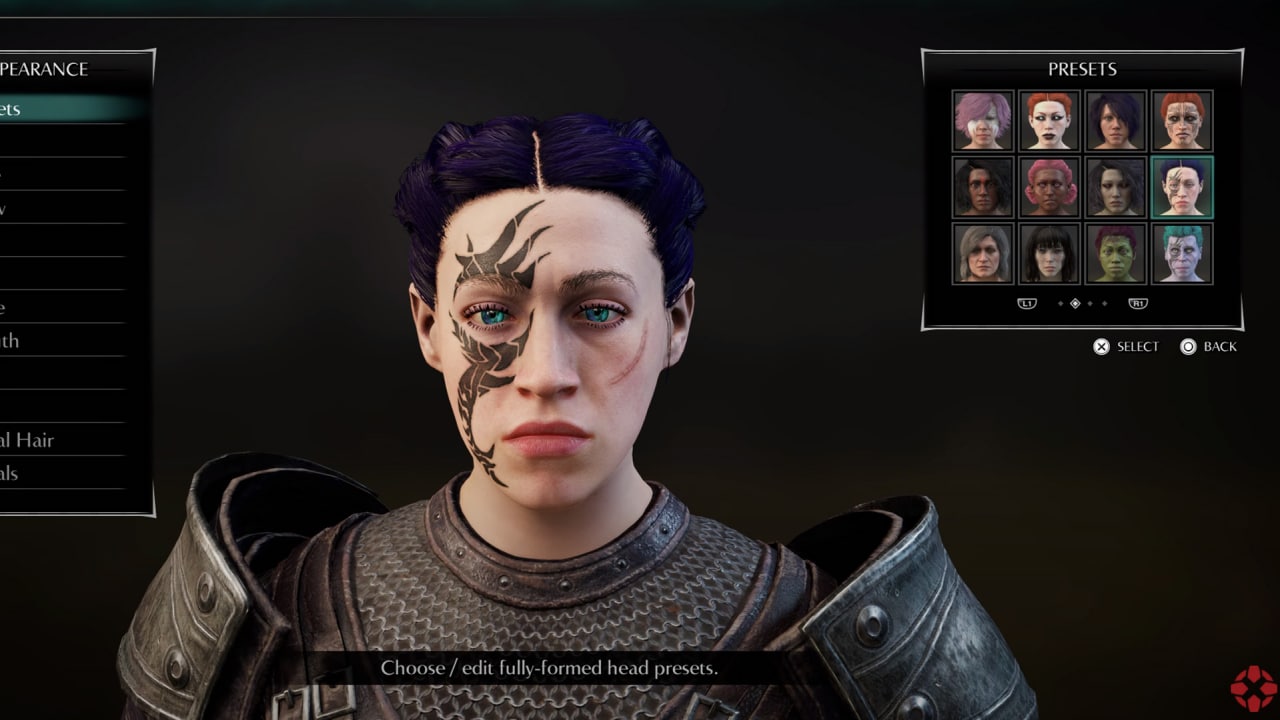The image size is (1280, 720).
Task: Pick the dark purple bob hair preset
Action: 1115,121
